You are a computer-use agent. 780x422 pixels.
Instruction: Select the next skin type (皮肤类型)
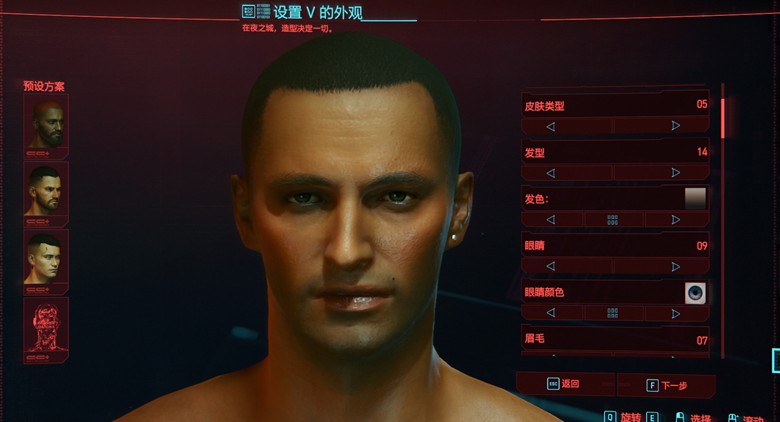[676, 126]
